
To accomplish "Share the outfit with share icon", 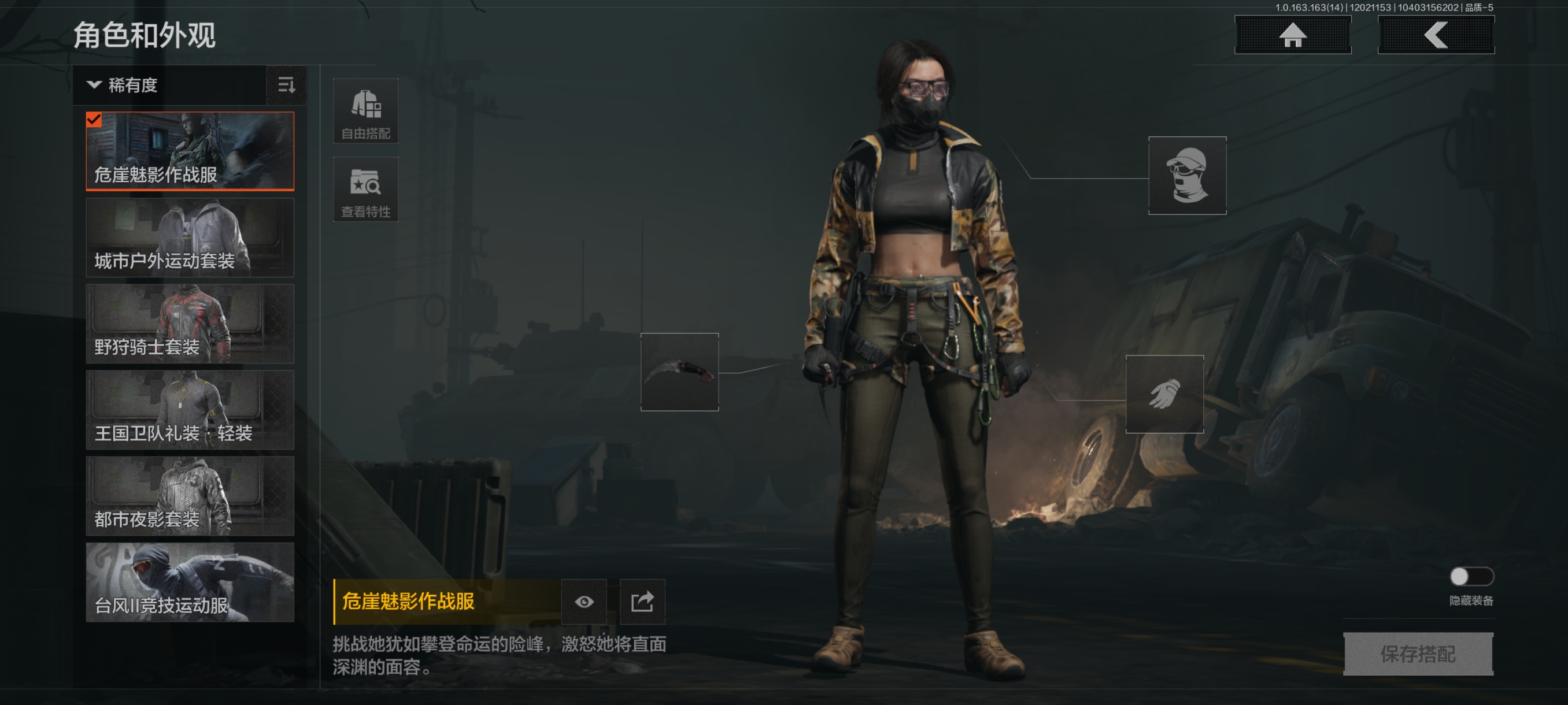I will tap(642, 602).
